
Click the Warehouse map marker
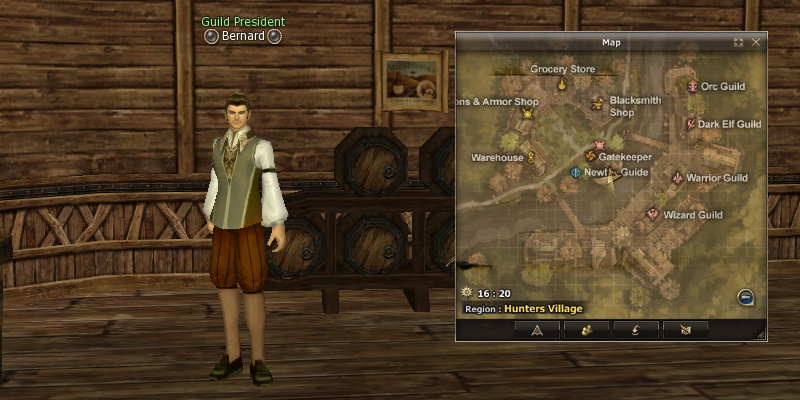point(532,157)
